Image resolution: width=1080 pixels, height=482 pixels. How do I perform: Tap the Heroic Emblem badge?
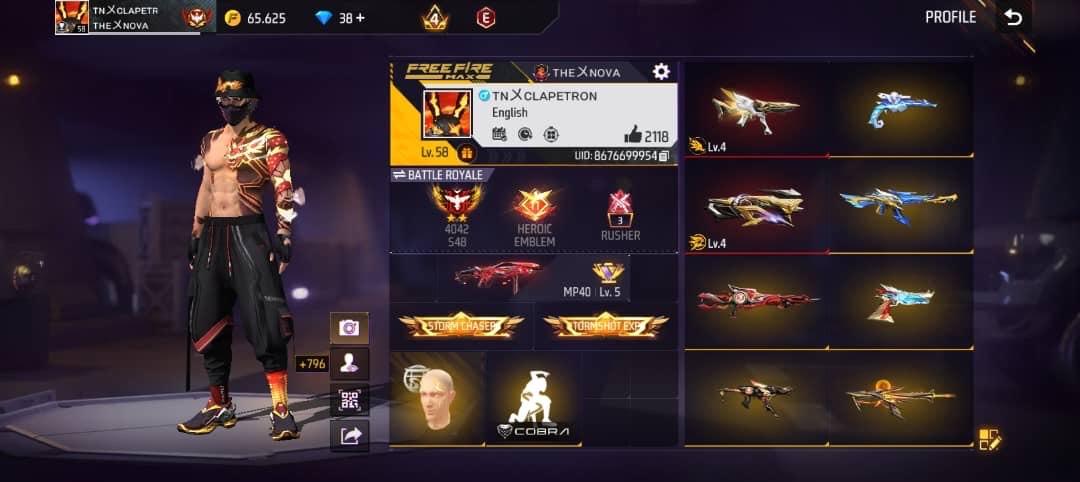534,213
